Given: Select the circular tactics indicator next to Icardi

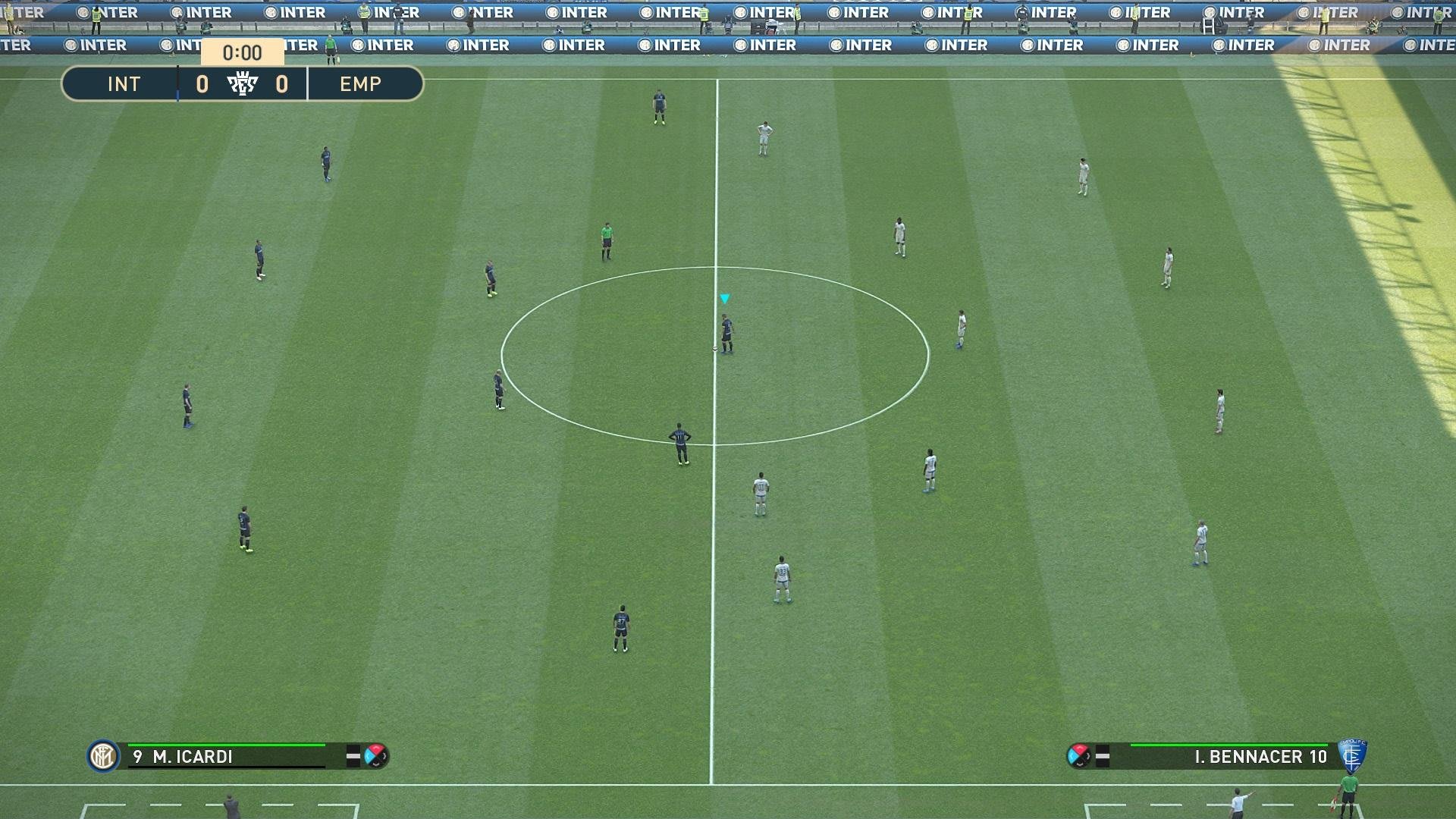Looking at the screenshot, I should coord(375,756).
